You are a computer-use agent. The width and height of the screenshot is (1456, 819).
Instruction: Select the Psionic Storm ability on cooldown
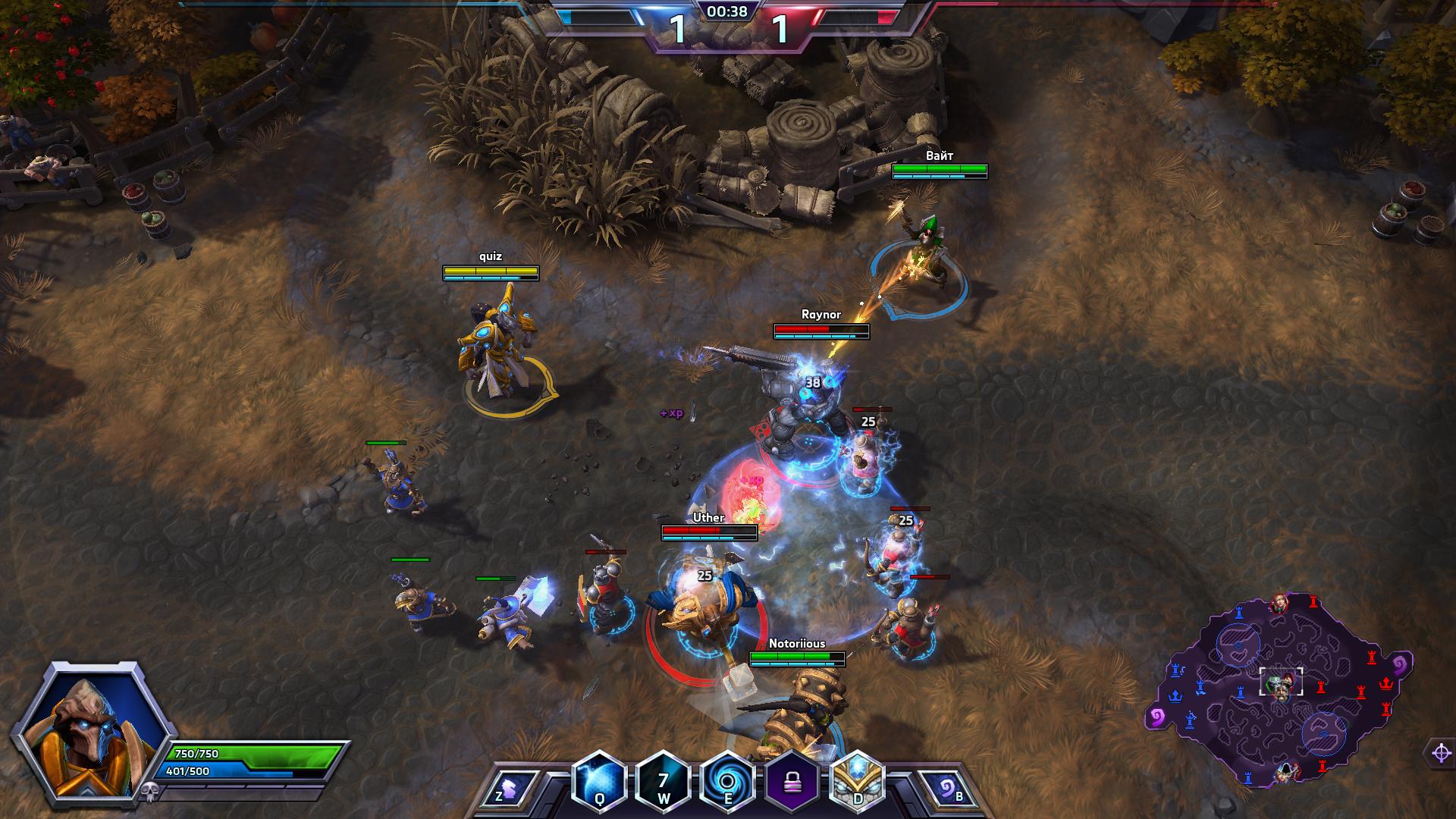coord(664,780)
